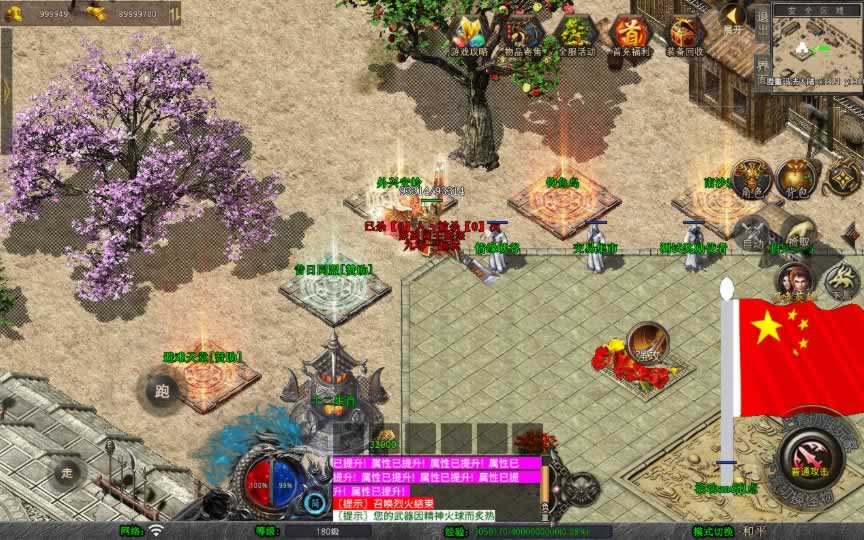Open the chat message log box
The image size is (864, 540).
tap(436, 490)
